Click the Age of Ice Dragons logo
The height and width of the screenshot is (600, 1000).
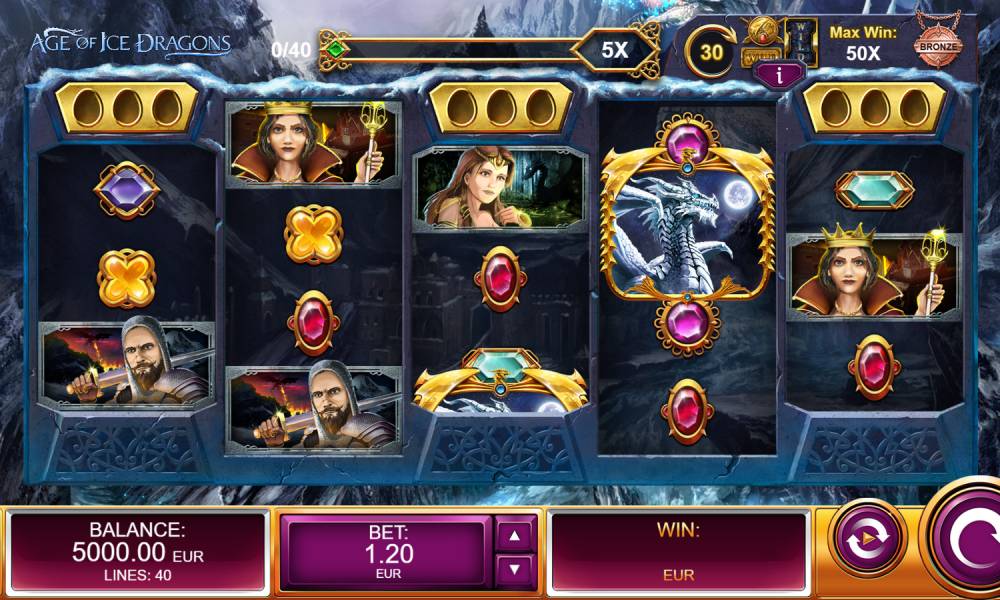(x=131, y=43)
